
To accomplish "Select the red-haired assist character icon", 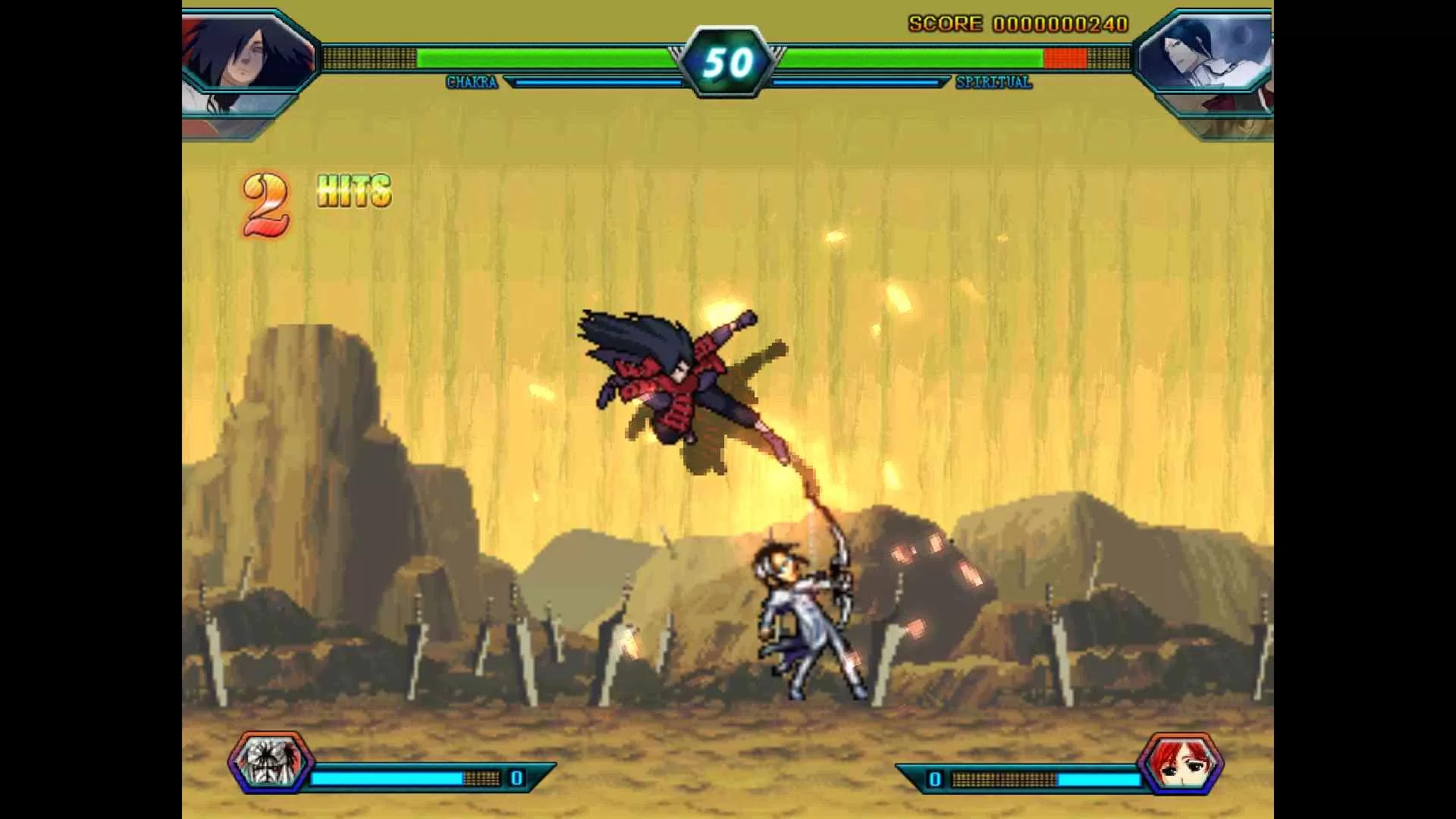I will tap(1180, 762).
